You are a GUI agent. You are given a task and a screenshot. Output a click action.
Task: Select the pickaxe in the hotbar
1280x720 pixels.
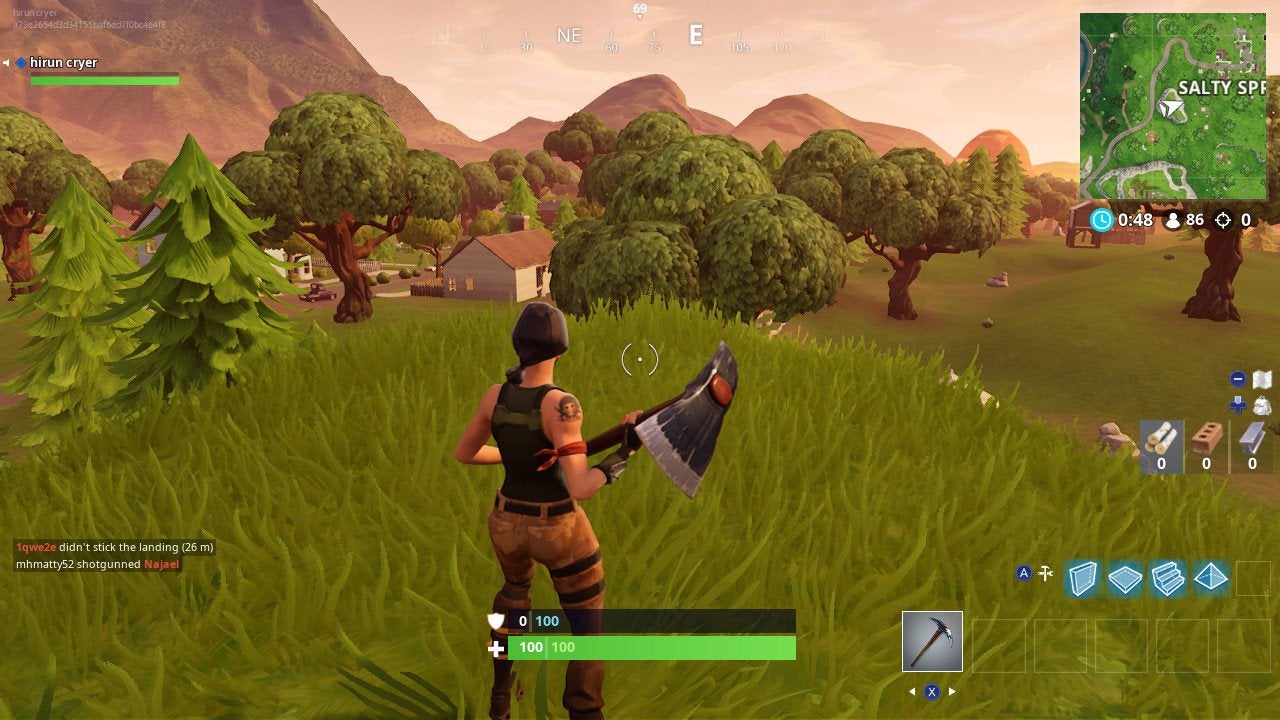click(x=931, y=640)
